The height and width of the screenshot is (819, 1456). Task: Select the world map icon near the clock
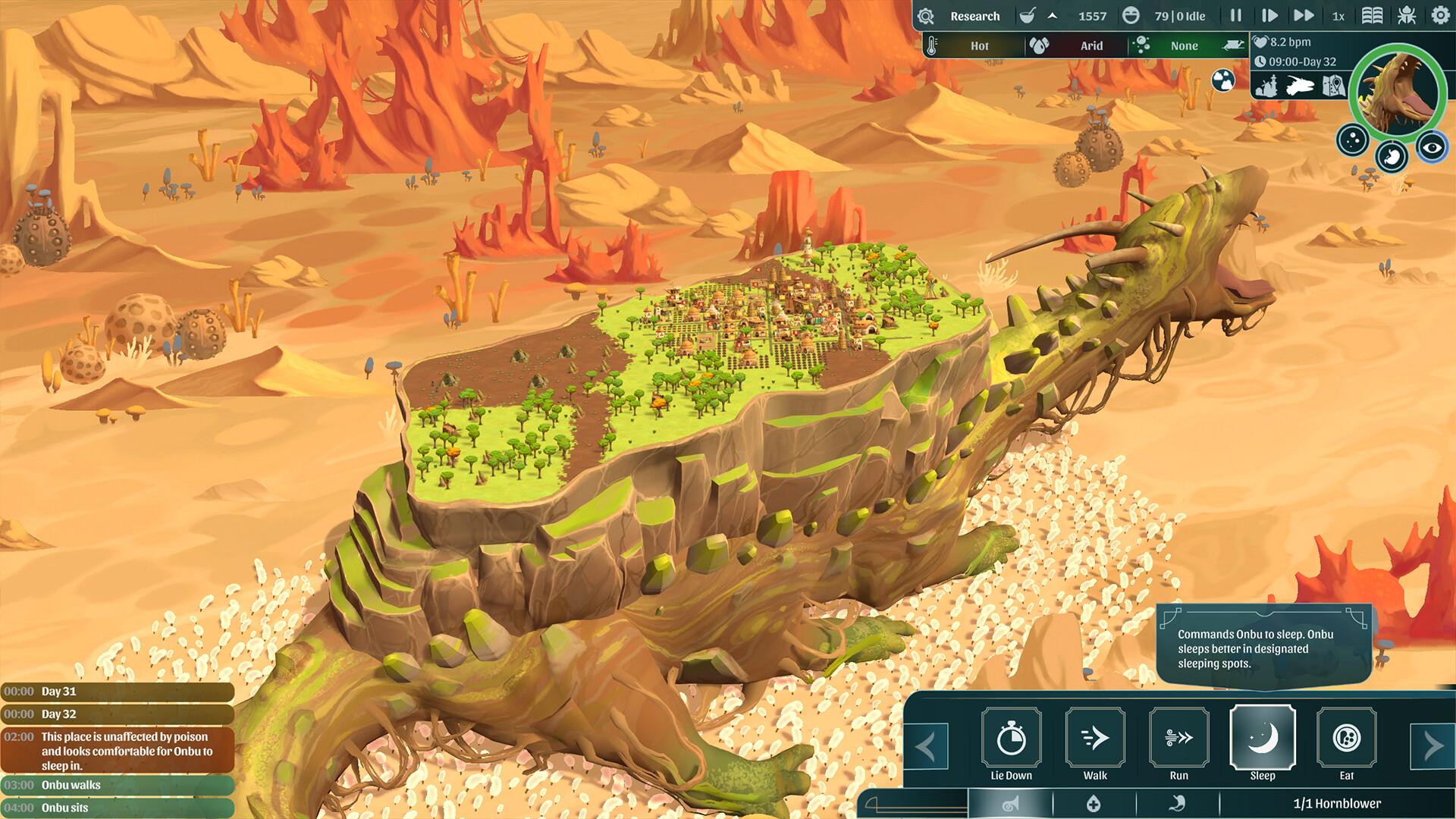(1333, 86)
